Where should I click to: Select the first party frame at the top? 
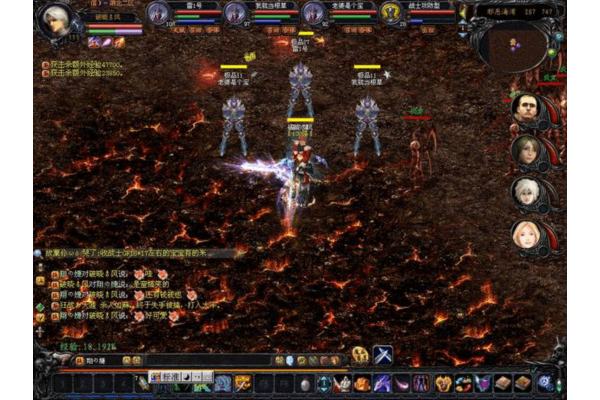(158, 12)
